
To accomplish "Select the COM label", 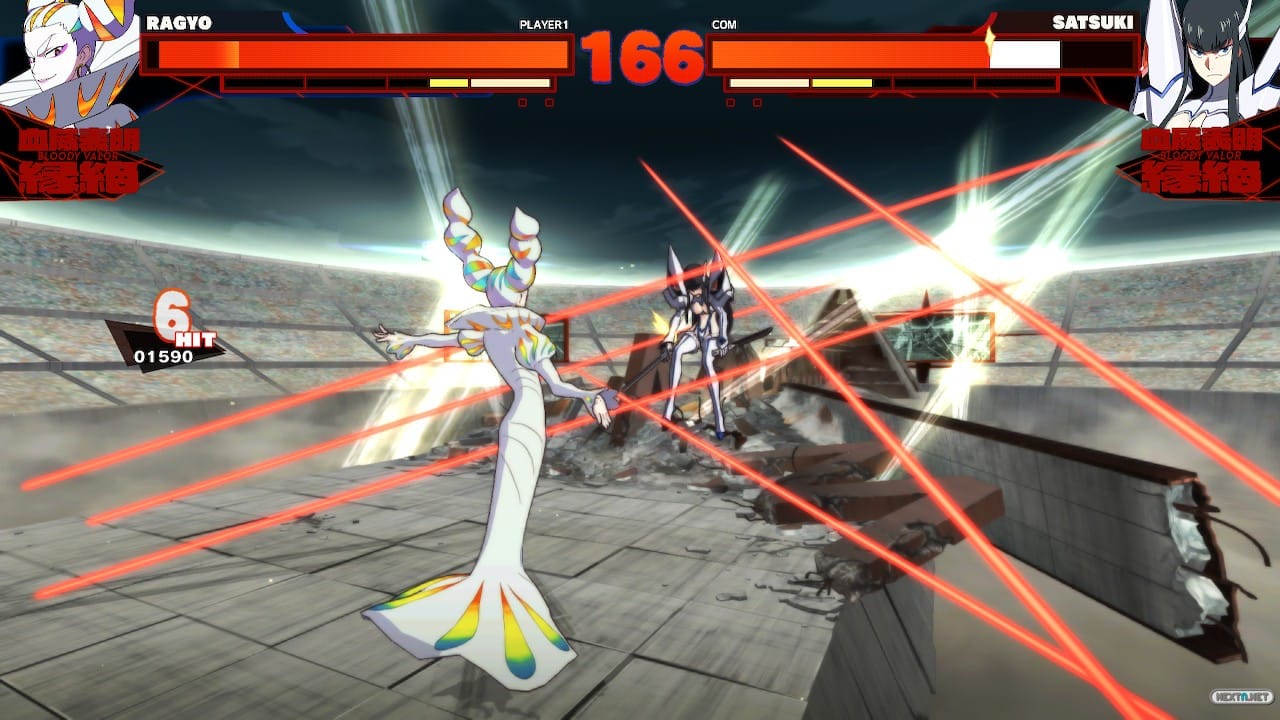I will pos(722,25).
